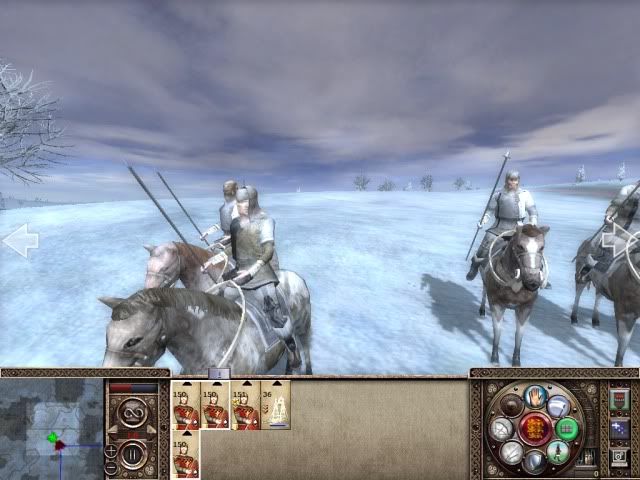The height and width of the screenshot is (480, 640).
Task: Open formations with the green grid button
Action: [568, 429]
